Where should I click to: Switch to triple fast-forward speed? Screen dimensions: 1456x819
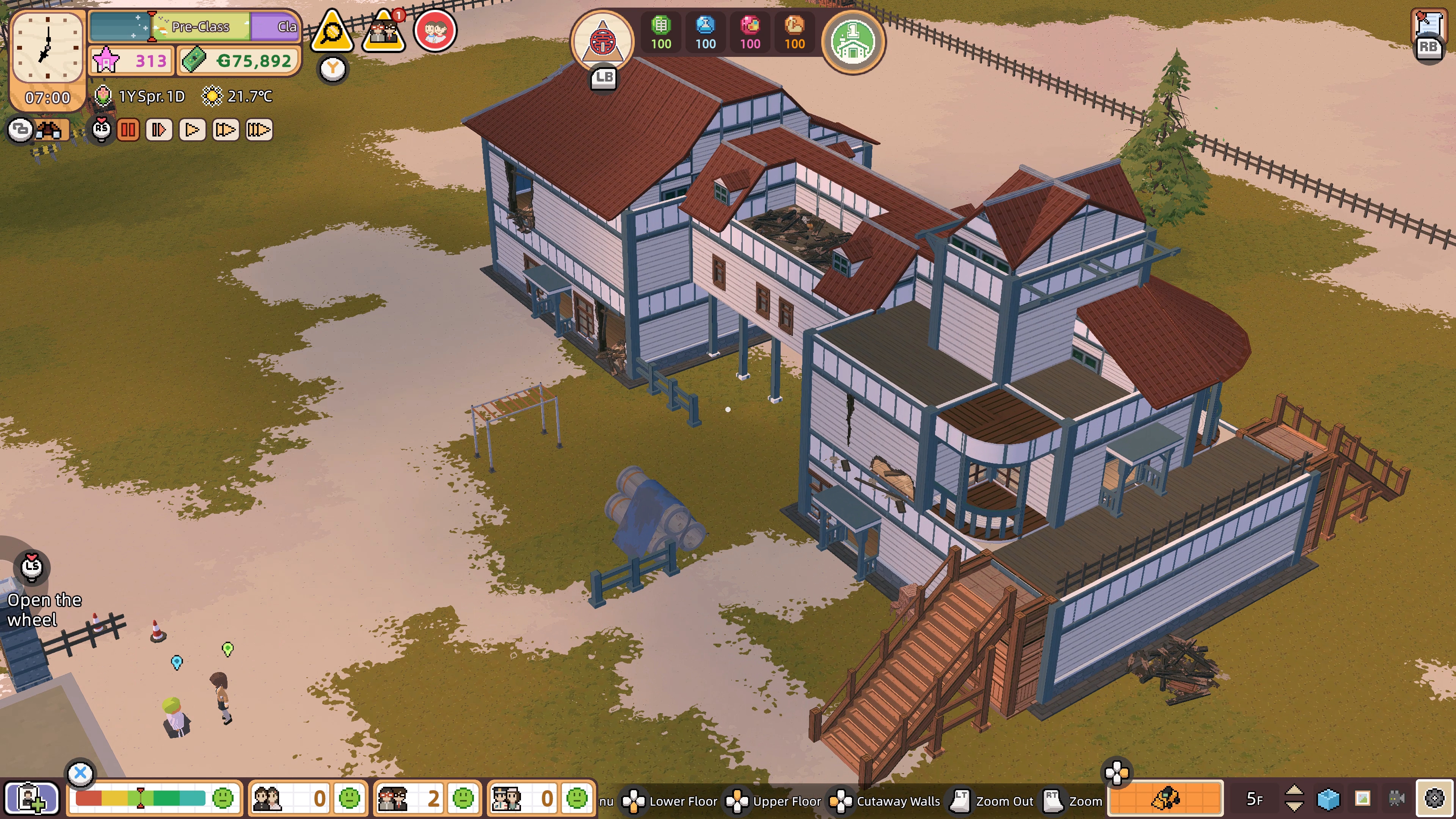tap(259, 130)
